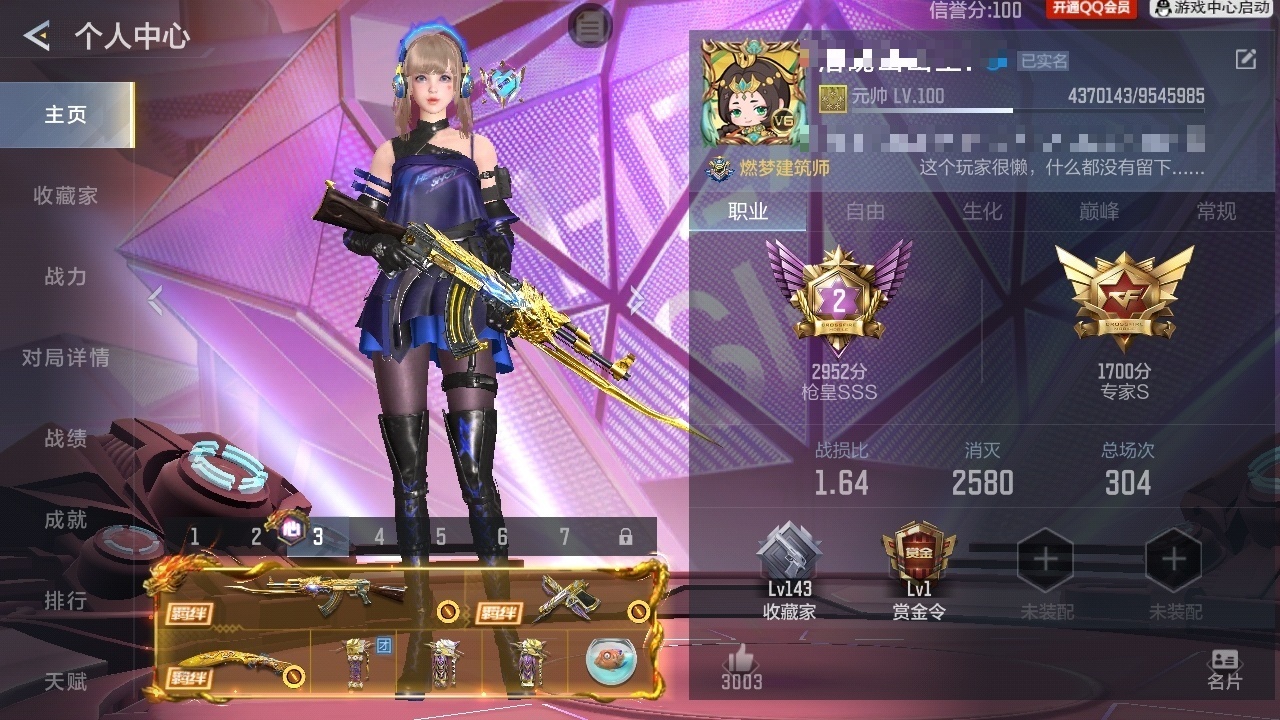
Task: Switch to the 常规 stats tab
Action: tap(1216, 211)
